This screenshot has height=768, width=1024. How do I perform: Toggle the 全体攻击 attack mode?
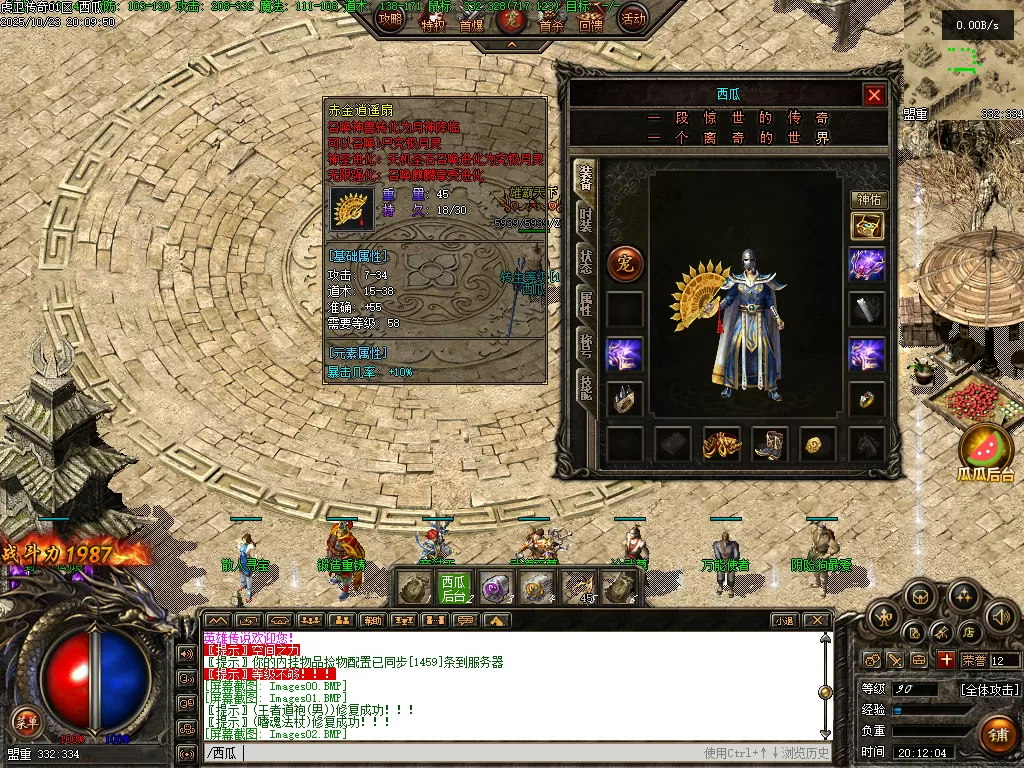(x=989, y=689)
